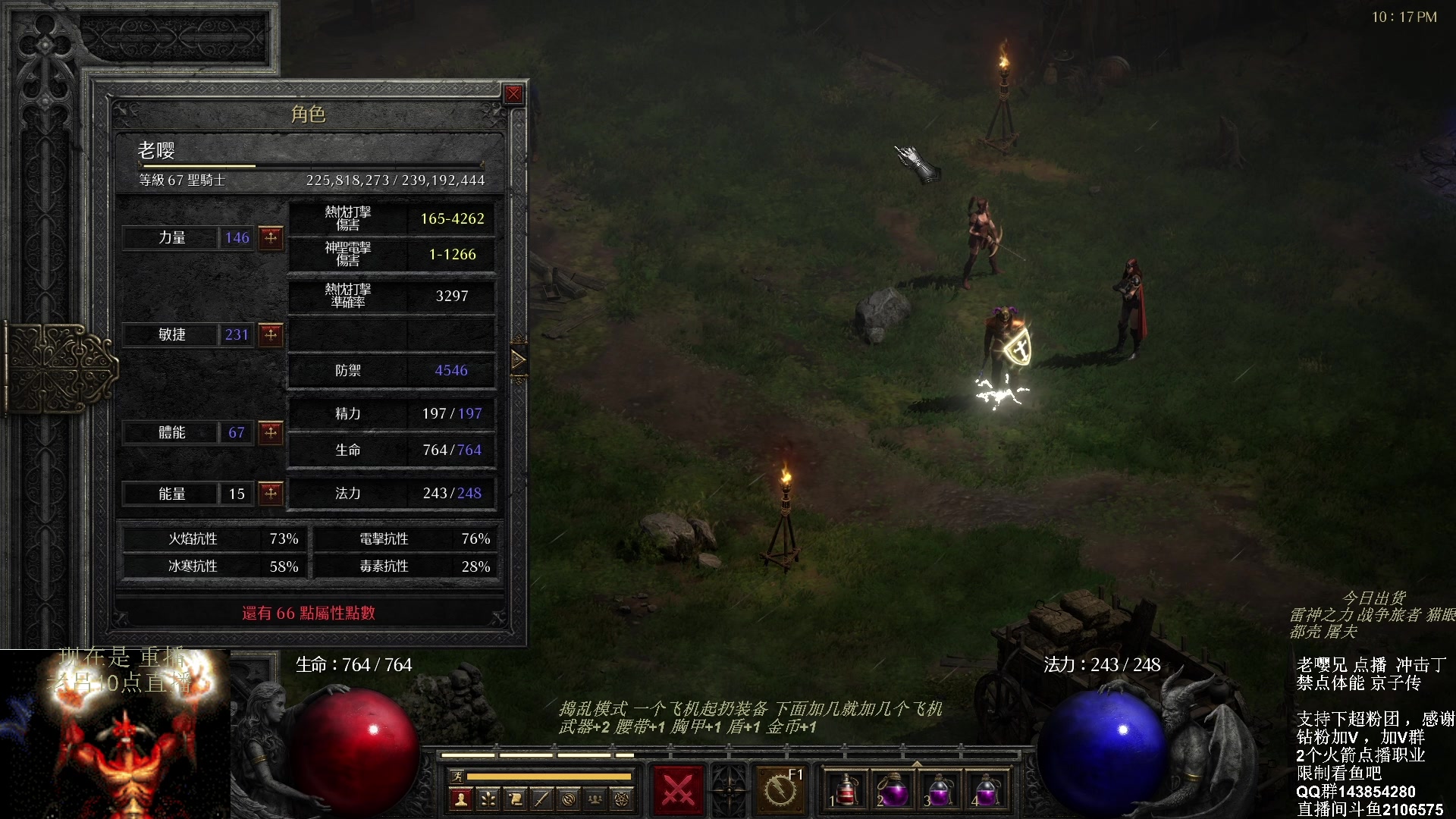
Task: Open the quest log scroll button
Action: click(x=515, y=799)
